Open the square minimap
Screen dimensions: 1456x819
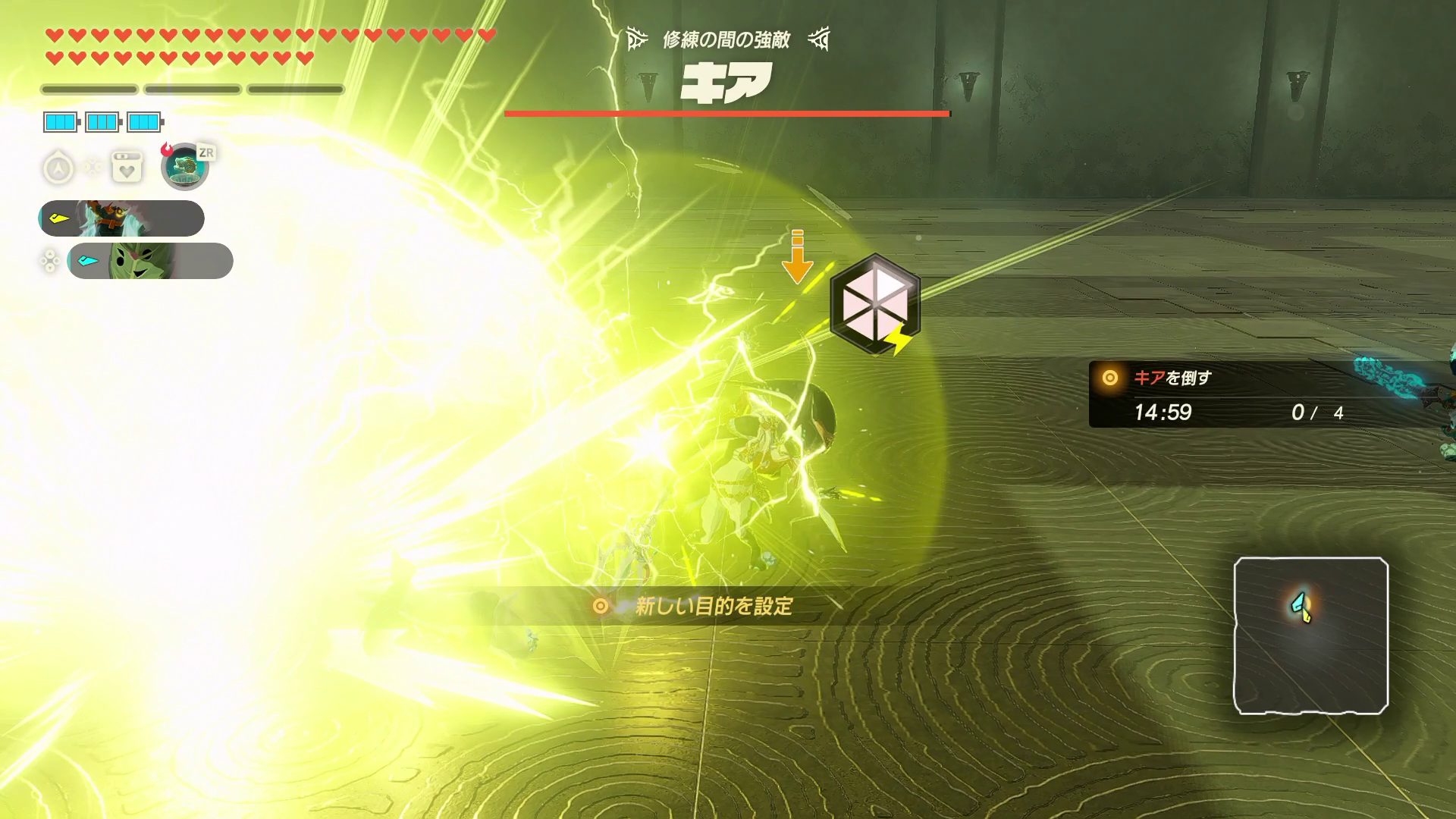pyautogui.click(x=1310, y=635)
